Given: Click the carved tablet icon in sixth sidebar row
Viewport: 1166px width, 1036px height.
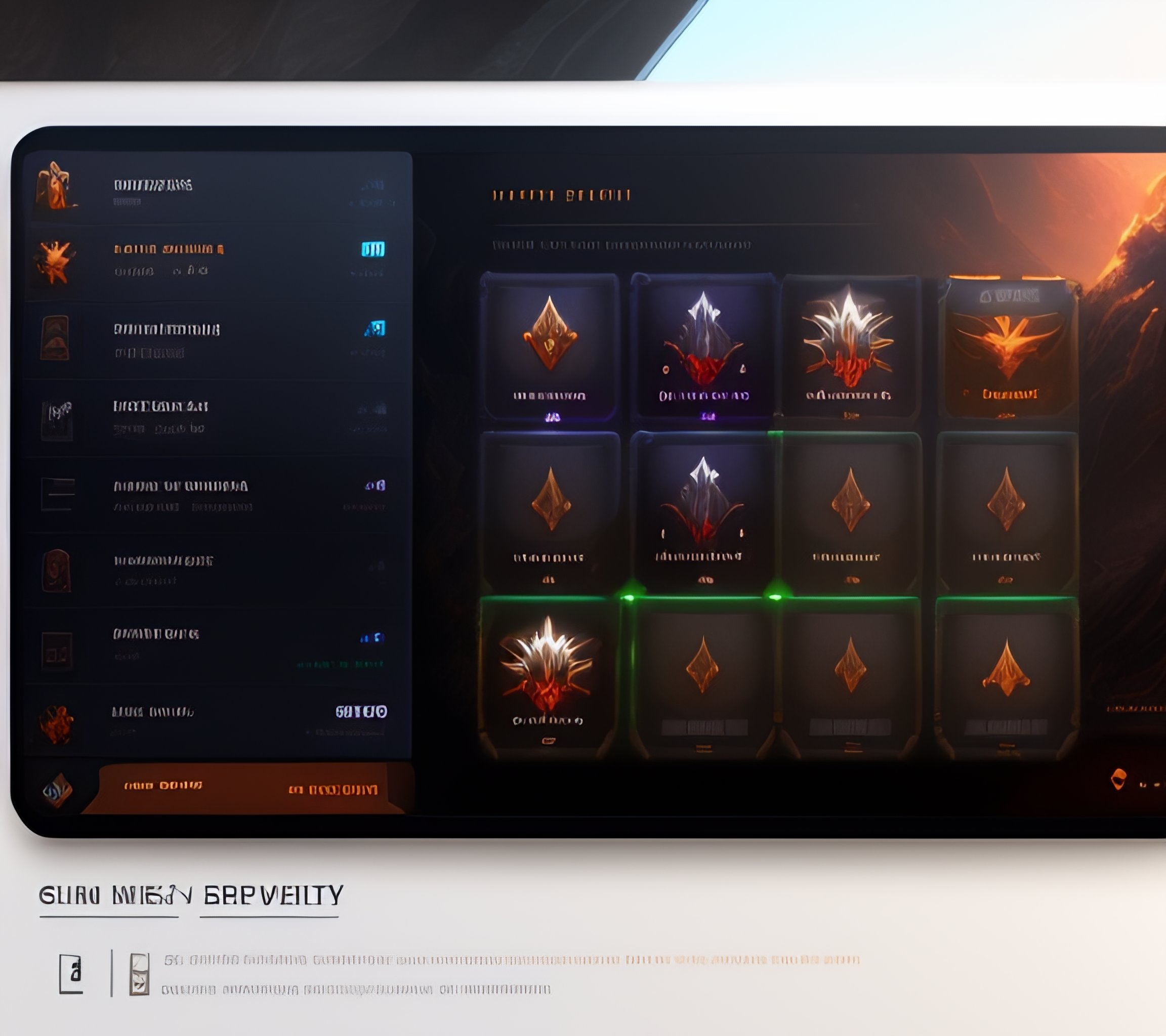Looking at the screenshot, I should pos(57,570).
